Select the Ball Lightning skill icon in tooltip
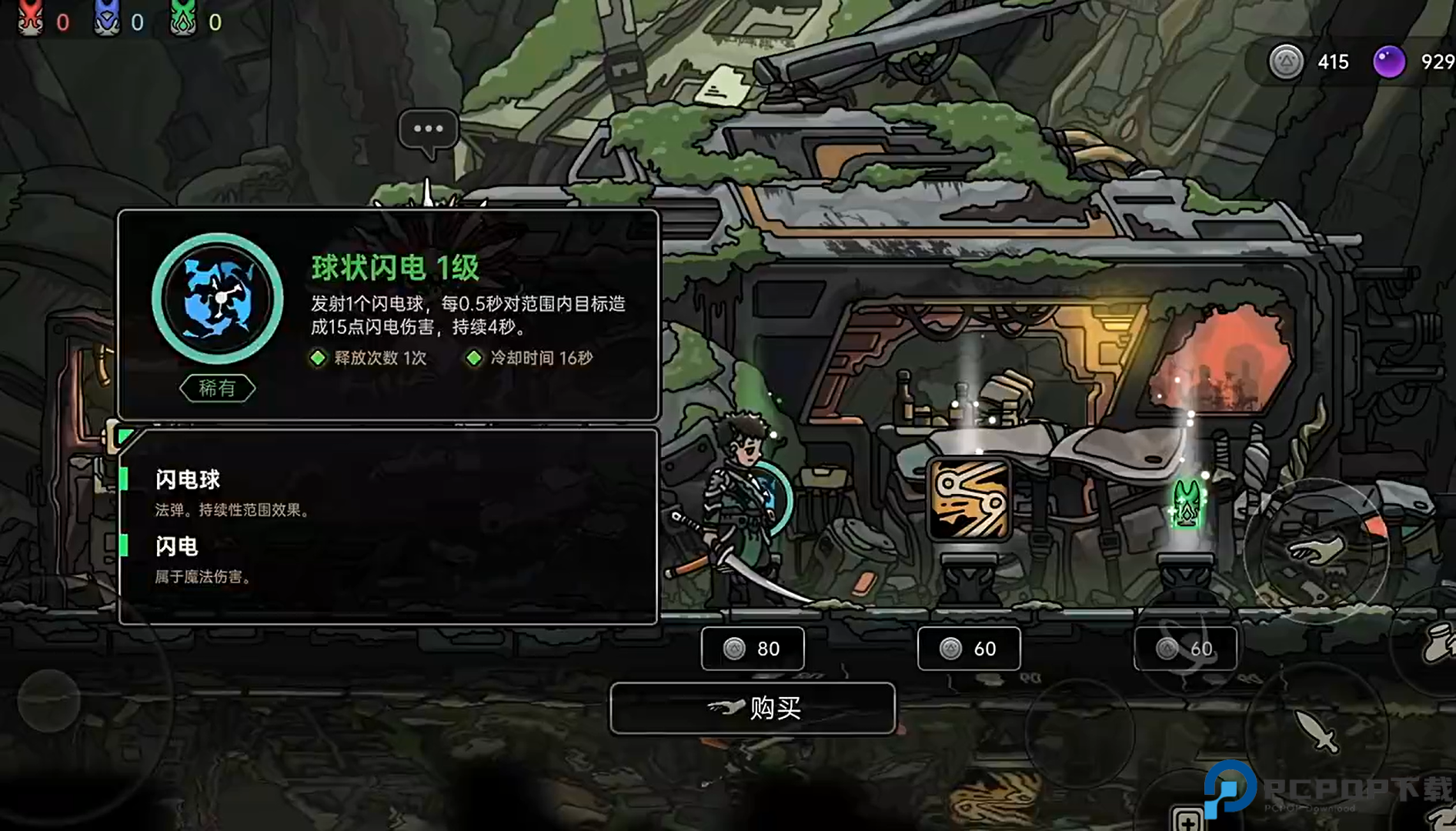 216,299
